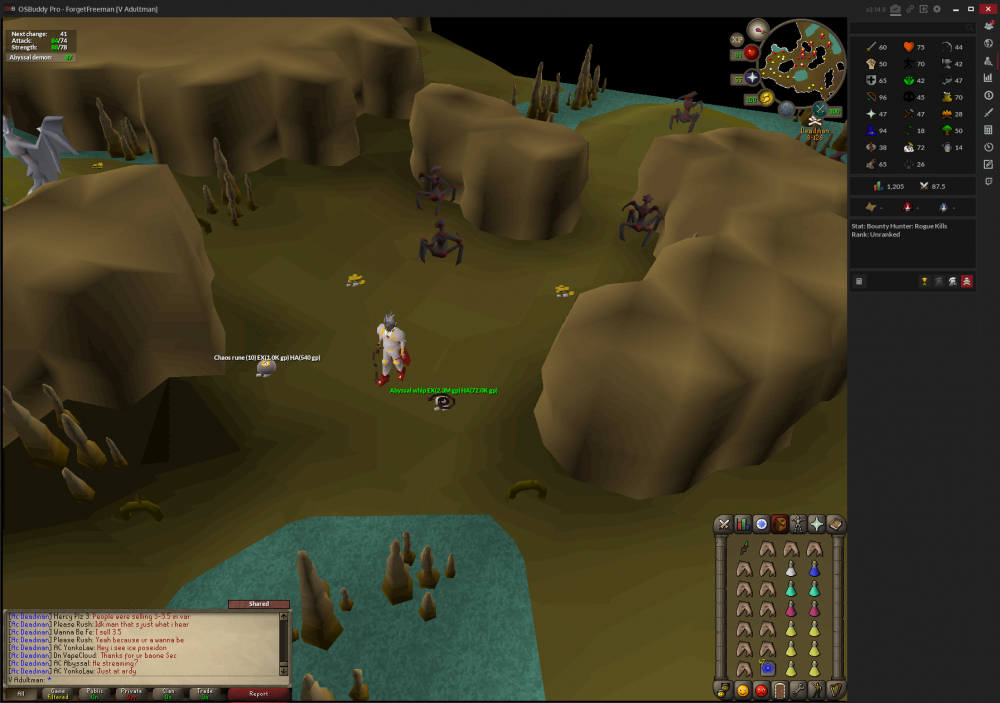Viewport: 1000px width, 703px height.
Task: Open the Combat Options tab
Action: pyautogui.click(x=724, y=524)
